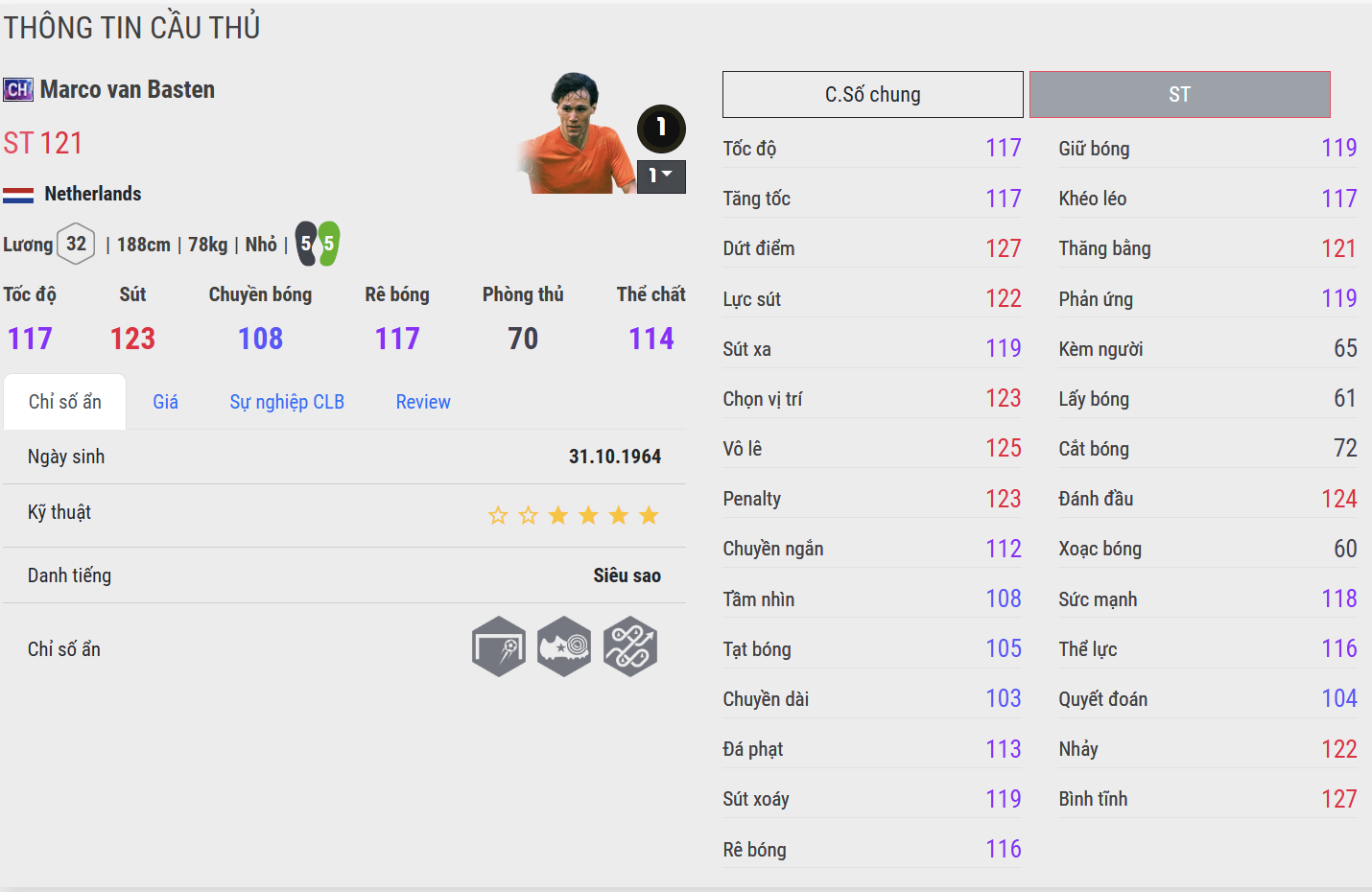Viewport: 1372px width, 892px height.
Task: Click the CH season badge icon
Action: [x=18, y=90]
